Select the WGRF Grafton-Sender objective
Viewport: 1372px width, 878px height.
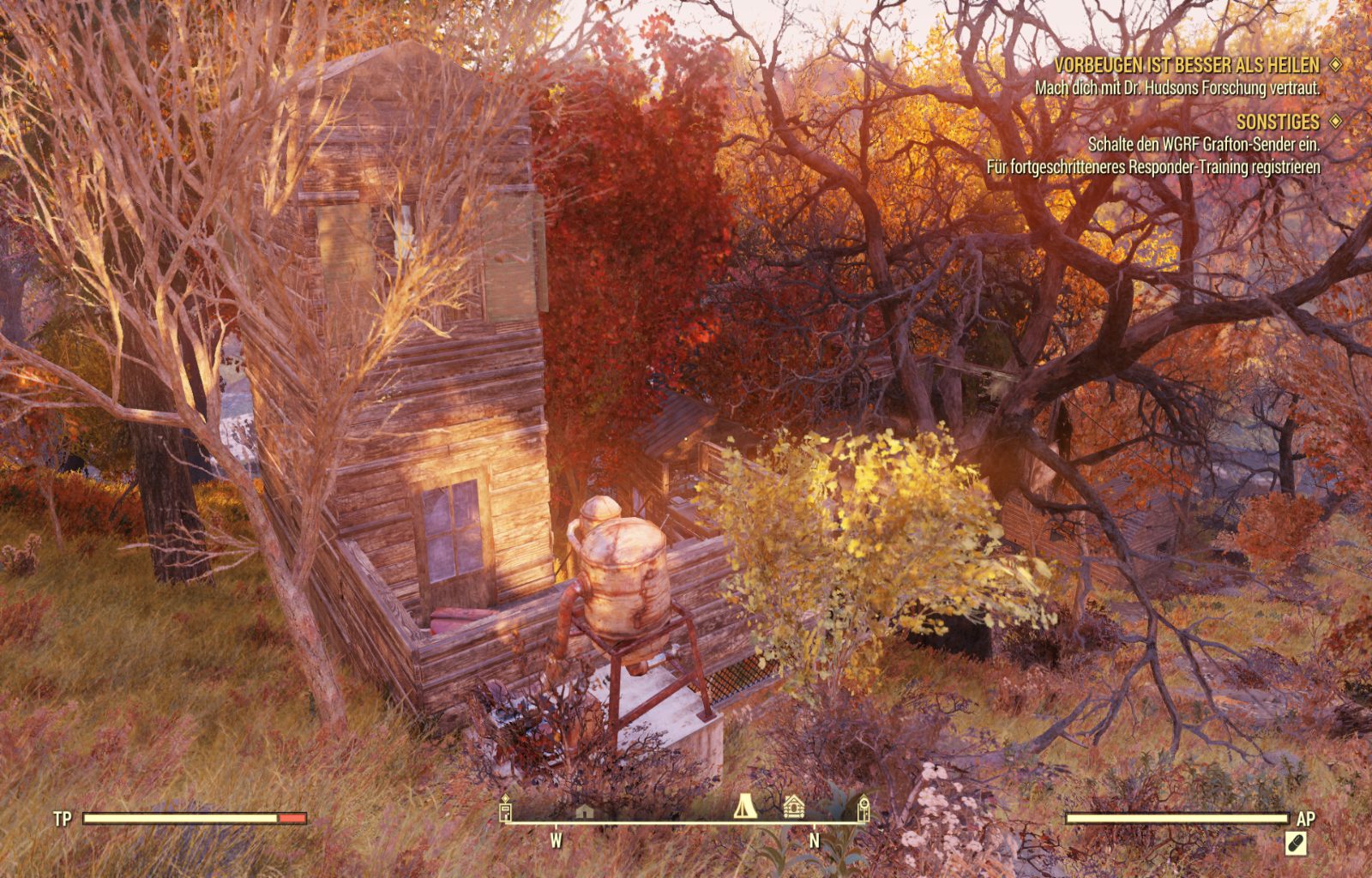click(1203, 144)
